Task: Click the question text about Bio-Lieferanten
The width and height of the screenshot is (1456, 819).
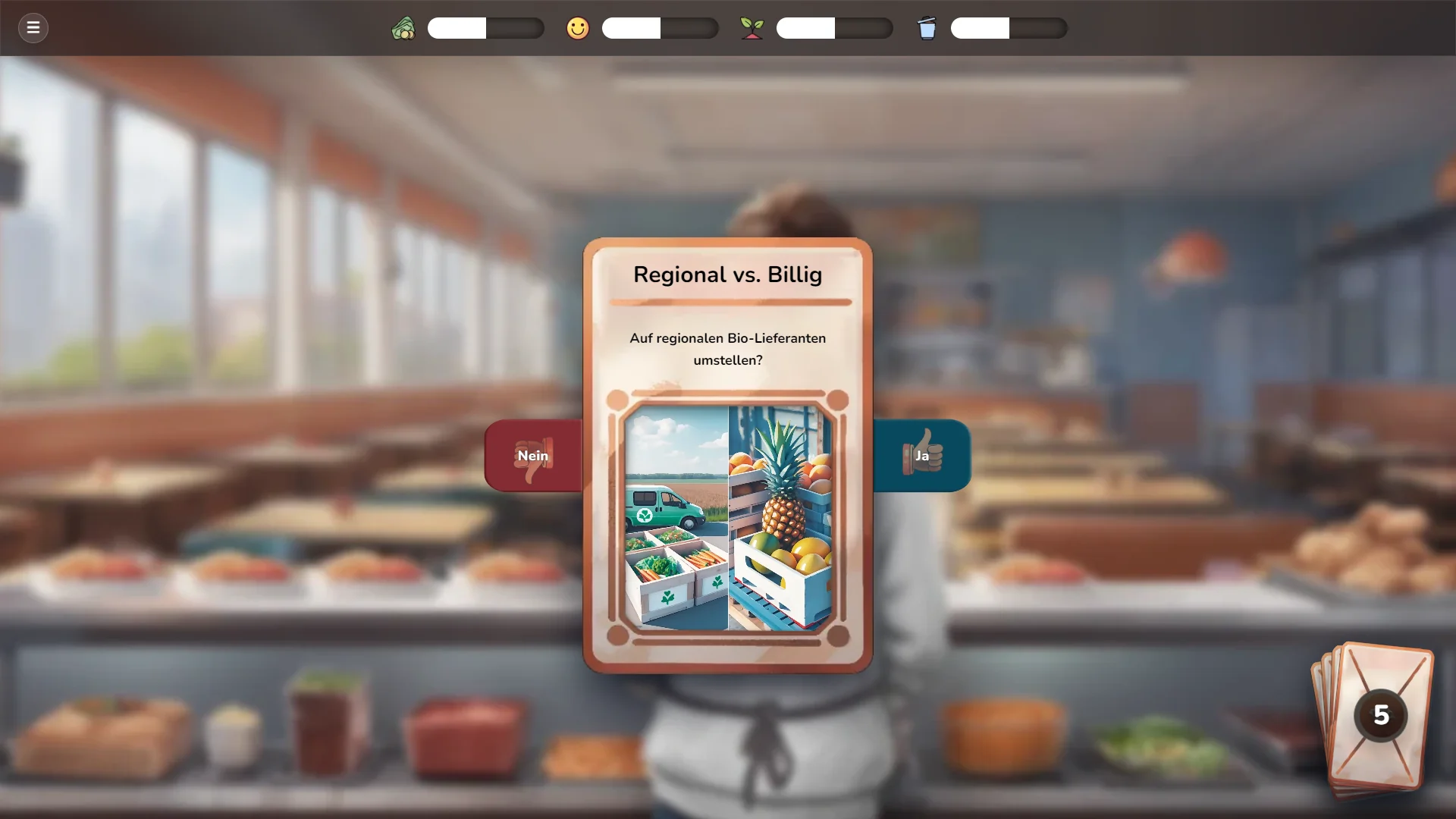Action: point(727,349)
